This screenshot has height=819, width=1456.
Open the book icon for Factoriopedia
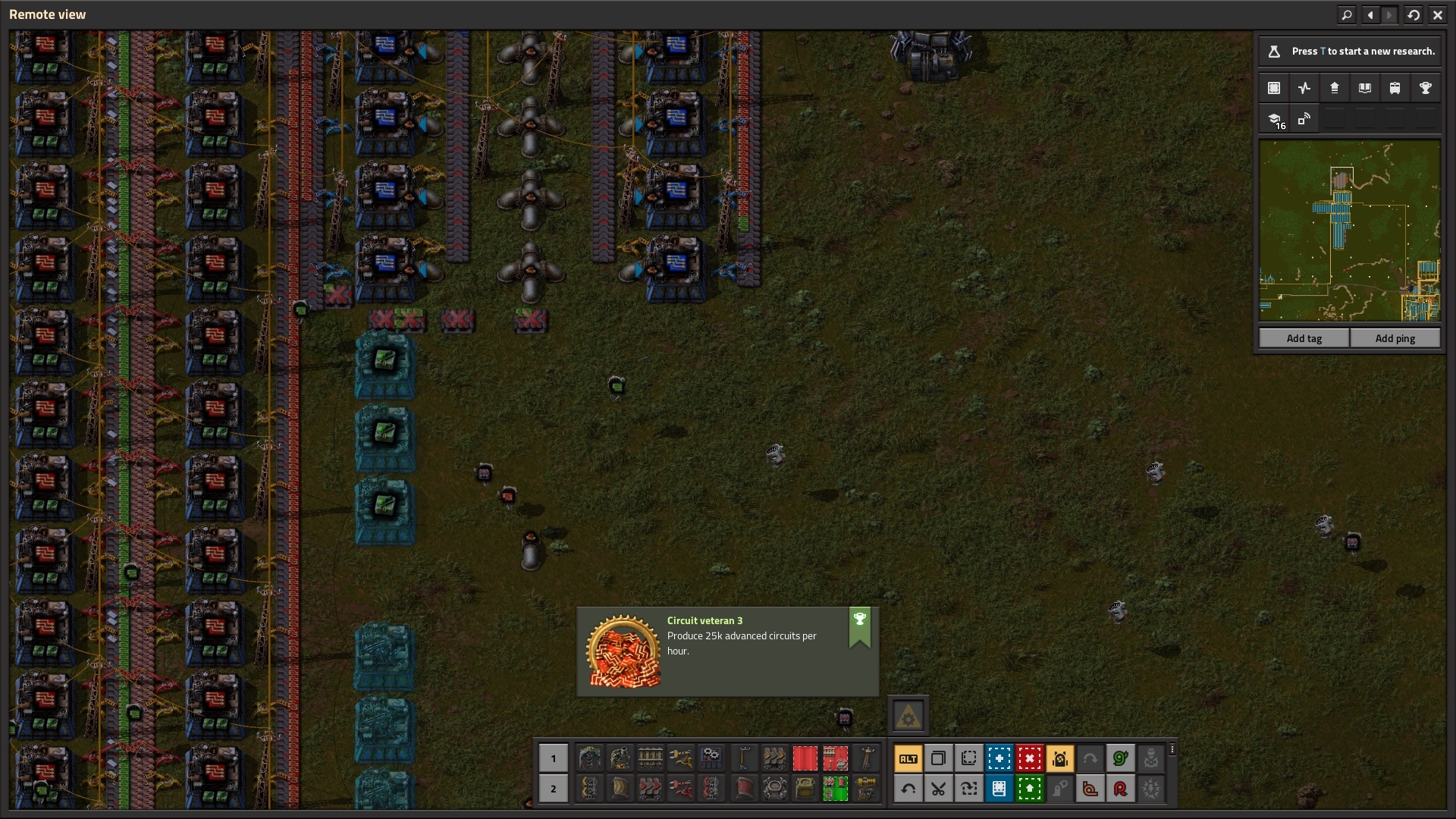point(1364,88)
